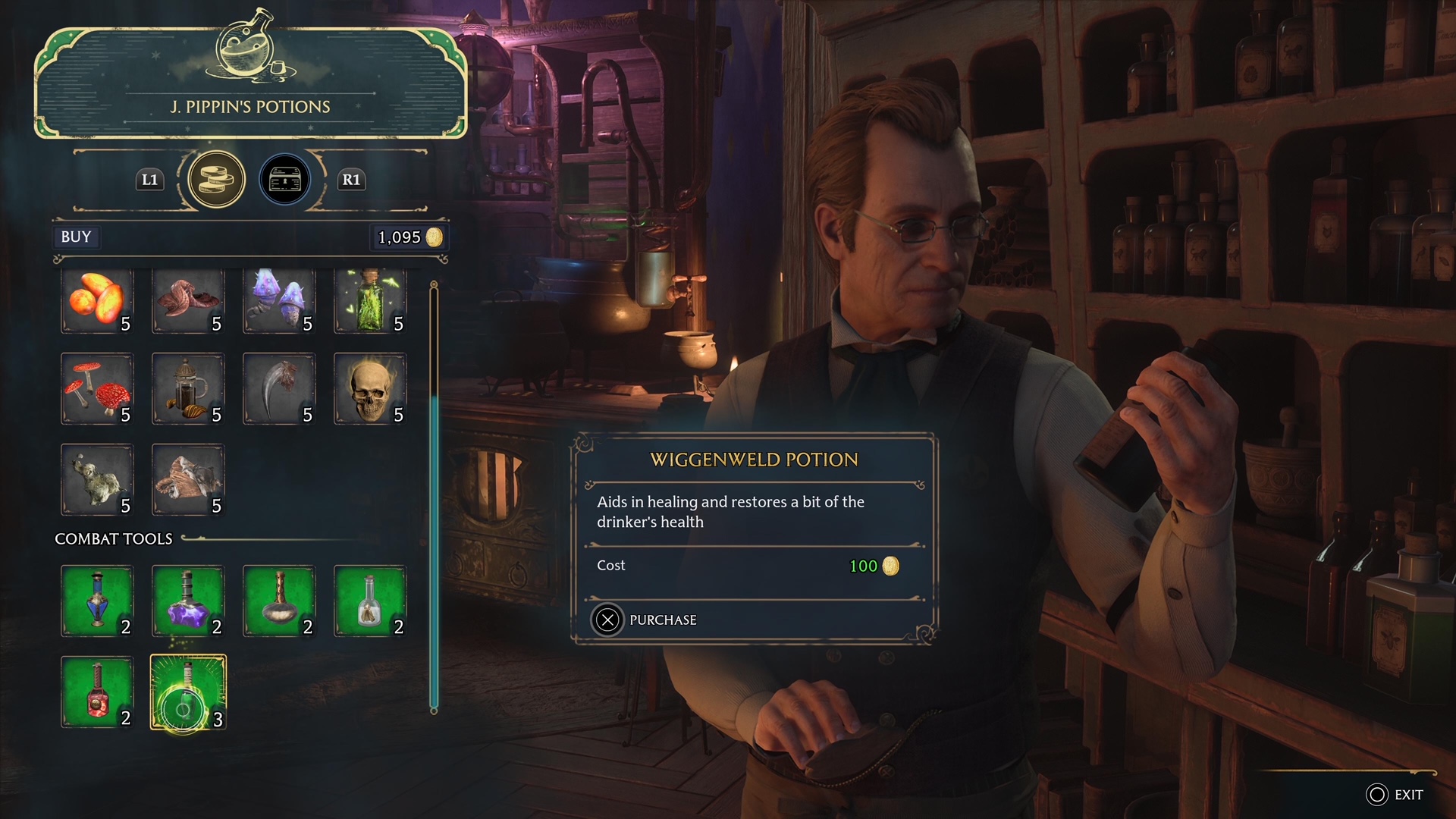
Task: Choose the curved fang ingredient slot
Action: 279,389
